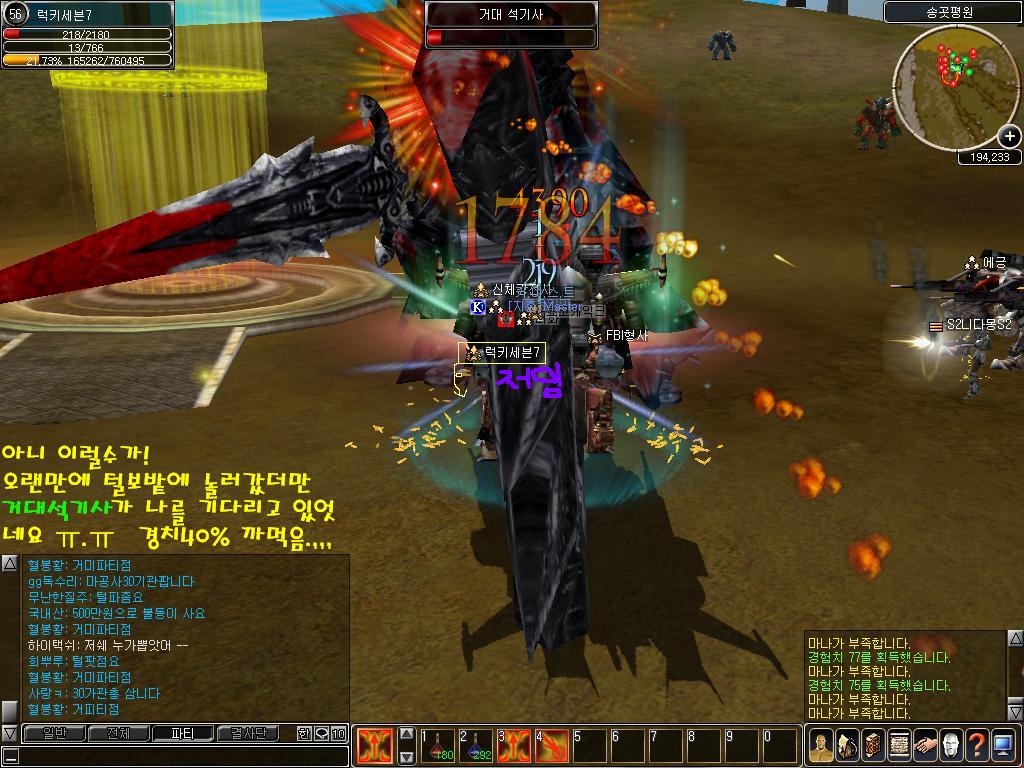
Task: Click the minimap plus zoom button
Action: tap(1008, 137)
